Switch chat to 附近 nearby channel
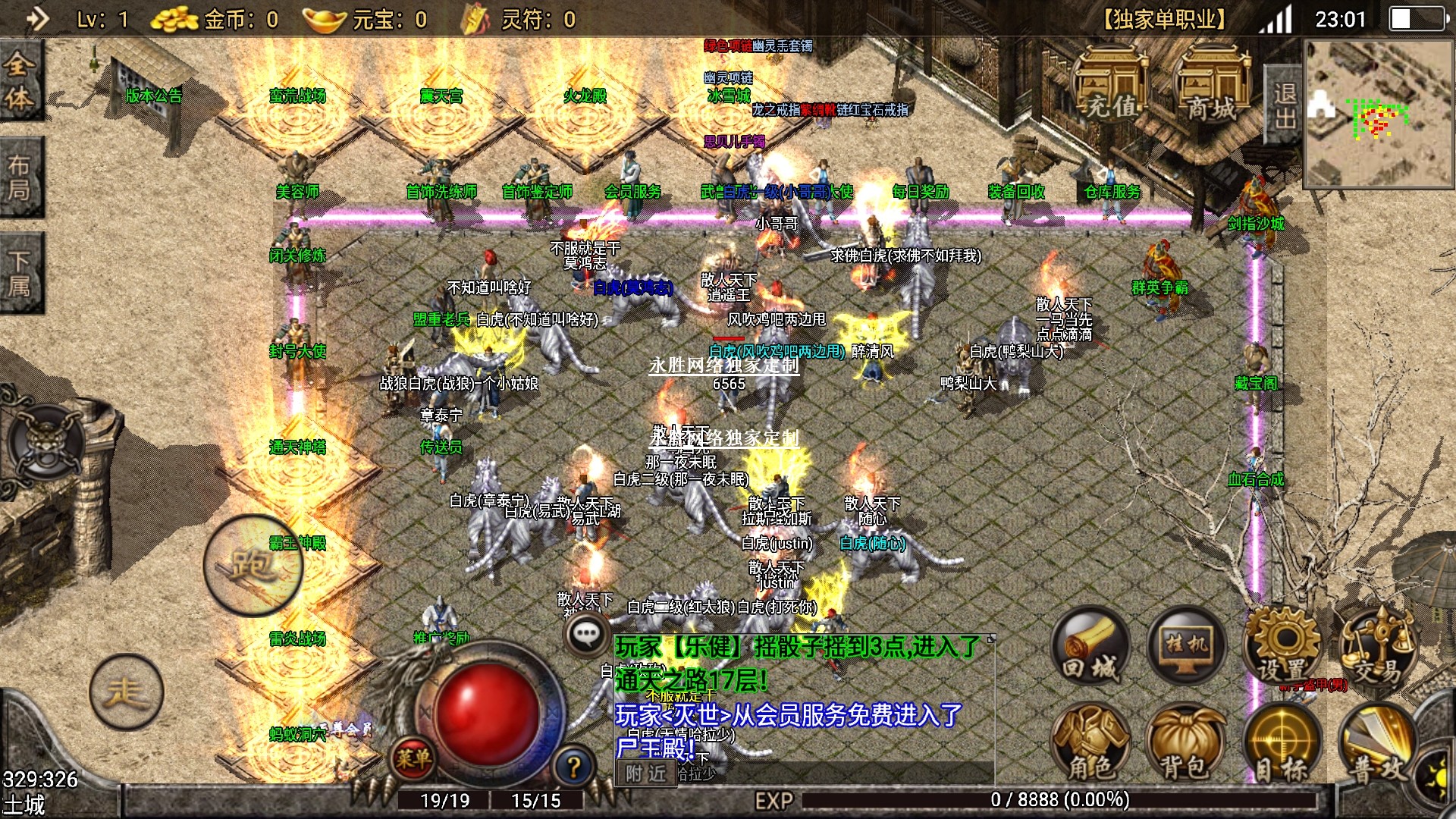 point(646,773)
